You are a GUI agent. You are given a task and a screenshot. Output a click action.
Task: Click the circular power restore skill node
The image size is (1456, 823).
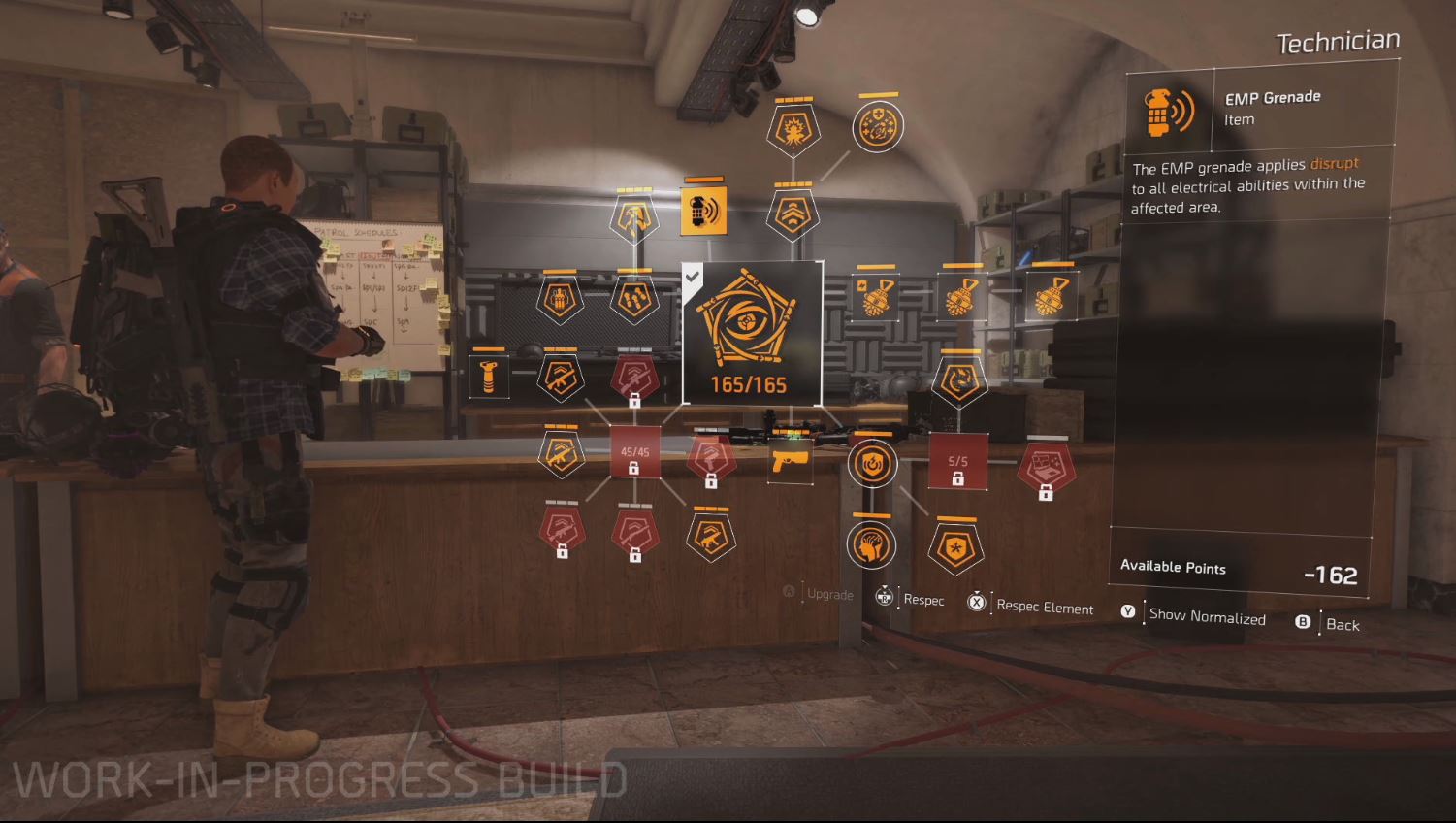tap(872, 463)
